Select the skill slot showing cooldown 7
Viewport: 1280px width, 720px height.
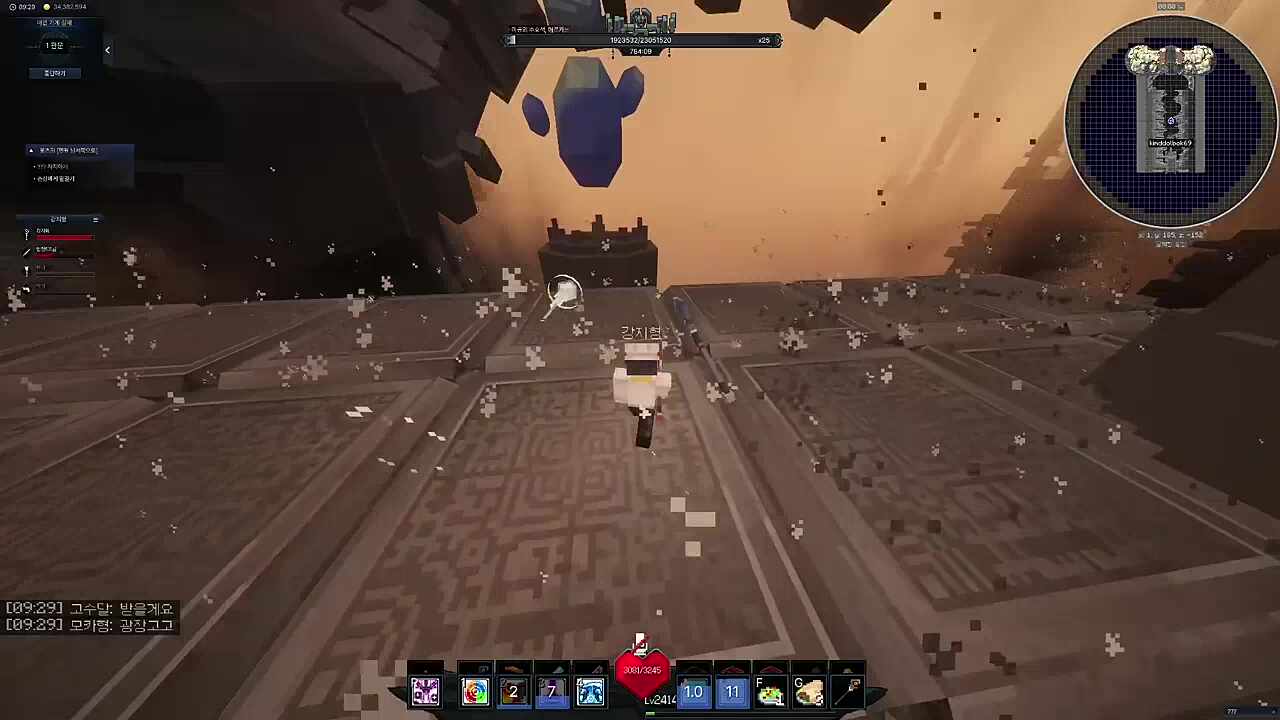pyautogui.click(x=551, y=691)
